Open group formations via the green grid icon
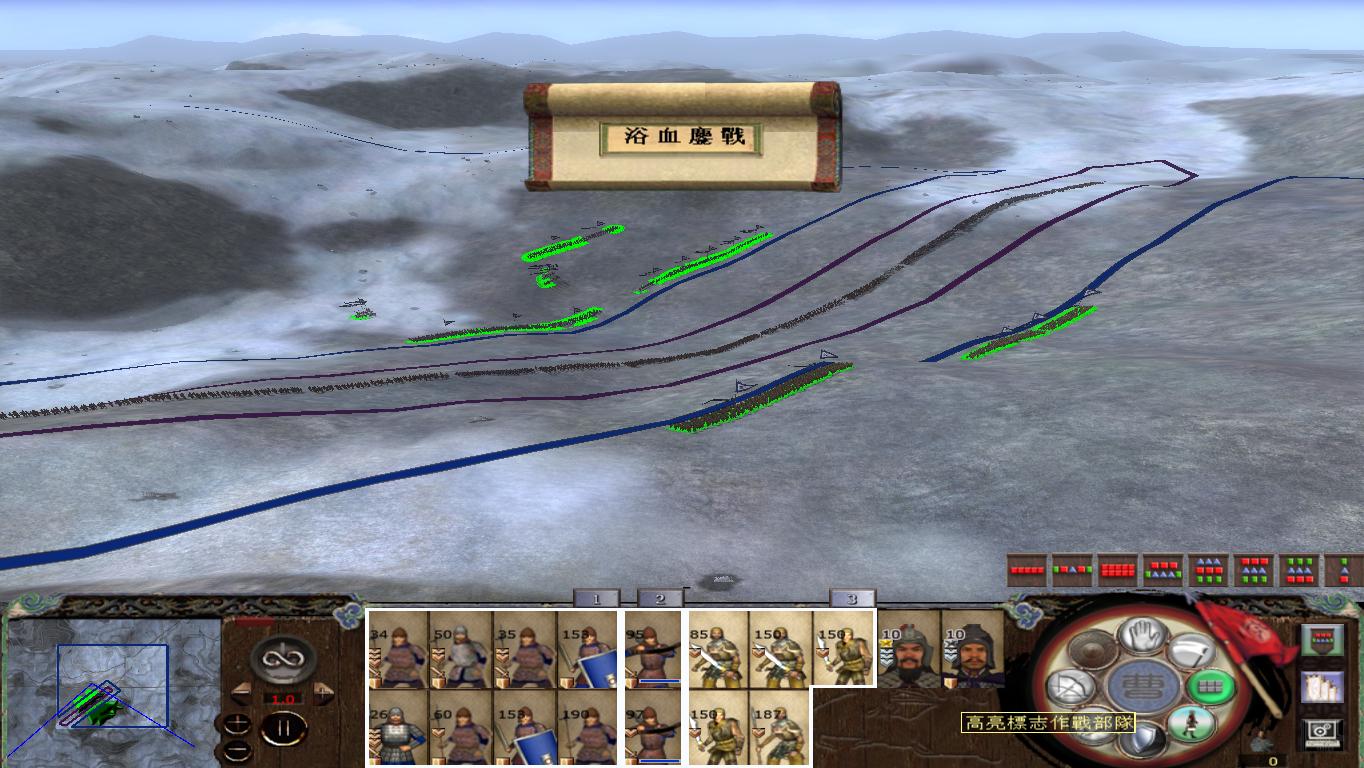The width and height of the screenshot is (1364, 768). [x=1211, y=686]
